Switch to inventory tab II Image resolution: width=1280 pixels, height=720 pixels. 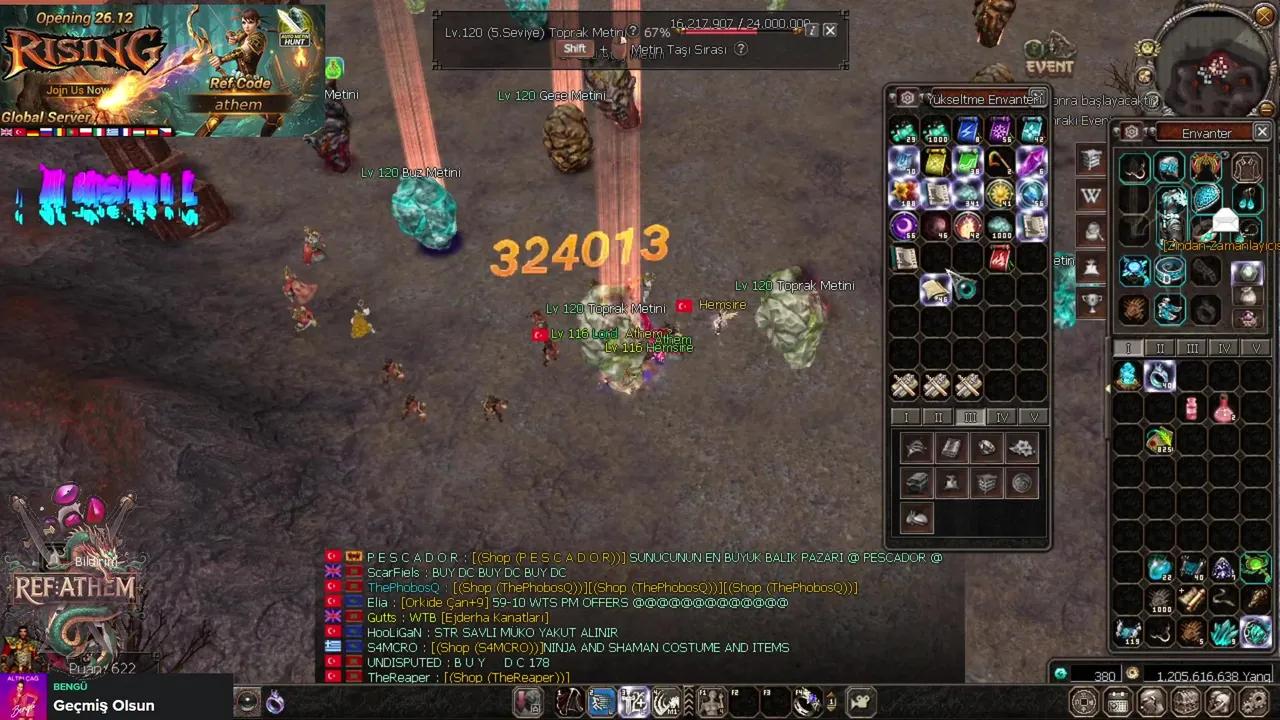1160,347
